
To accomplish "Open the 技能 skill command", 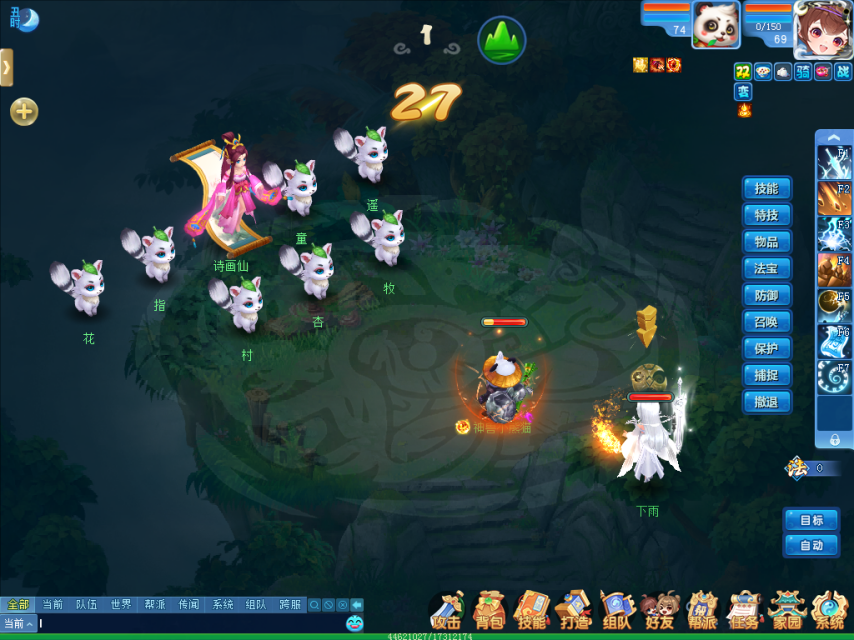I will pos(767,188).
